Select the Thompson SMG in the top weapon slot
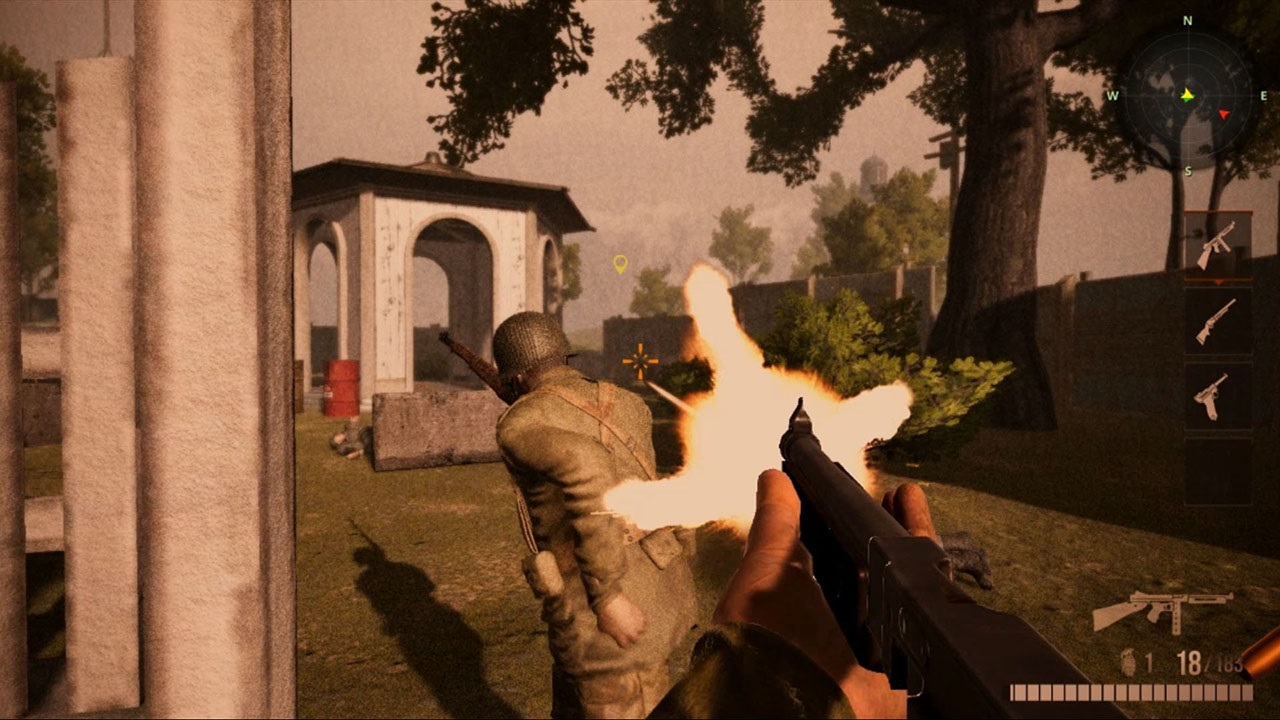 point(1216,245)
